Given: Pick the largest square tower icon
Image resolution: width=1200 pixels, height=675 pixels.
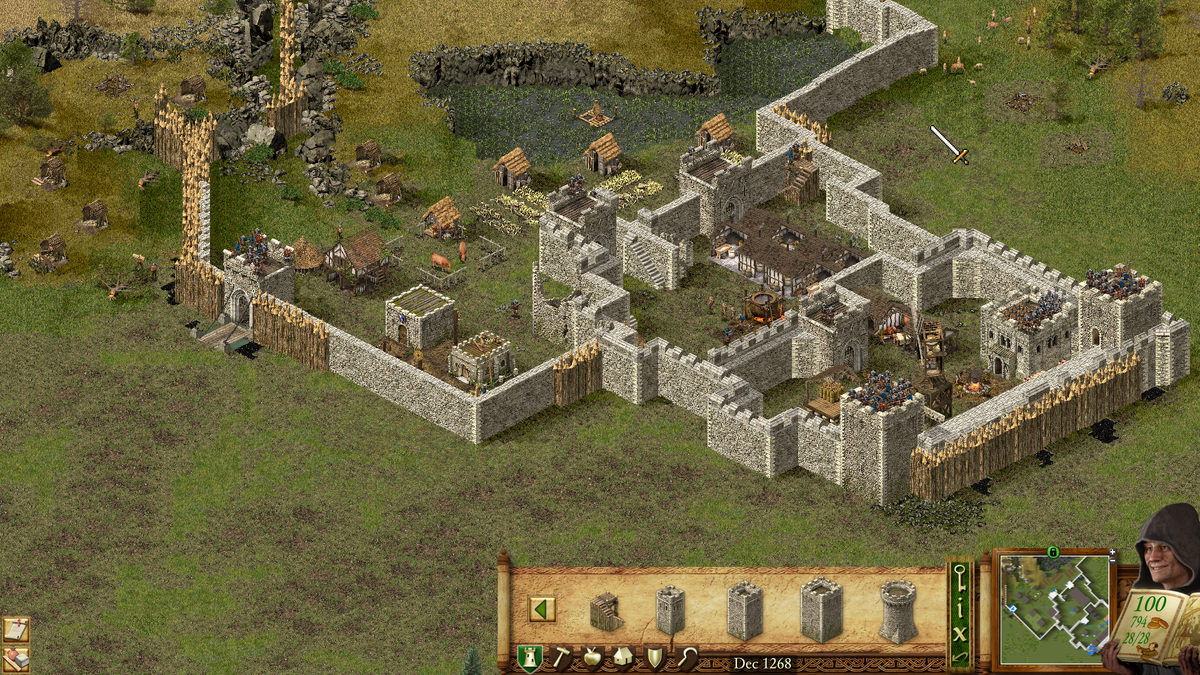Looking at the screenshot, I should tap(821, 609).
